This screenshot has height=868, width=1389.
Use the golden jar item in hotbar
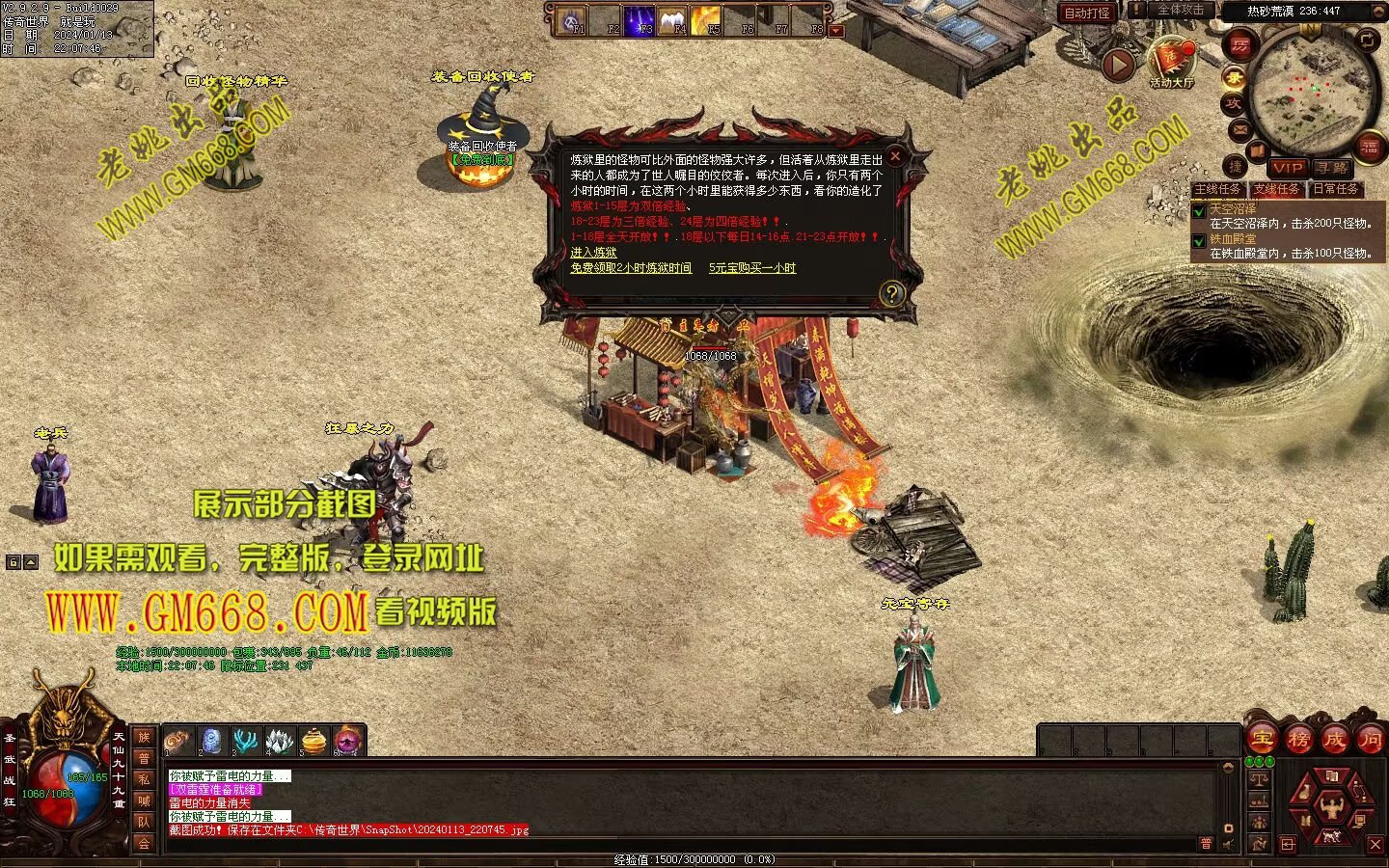pyautogui.click(x=314, y=741)
